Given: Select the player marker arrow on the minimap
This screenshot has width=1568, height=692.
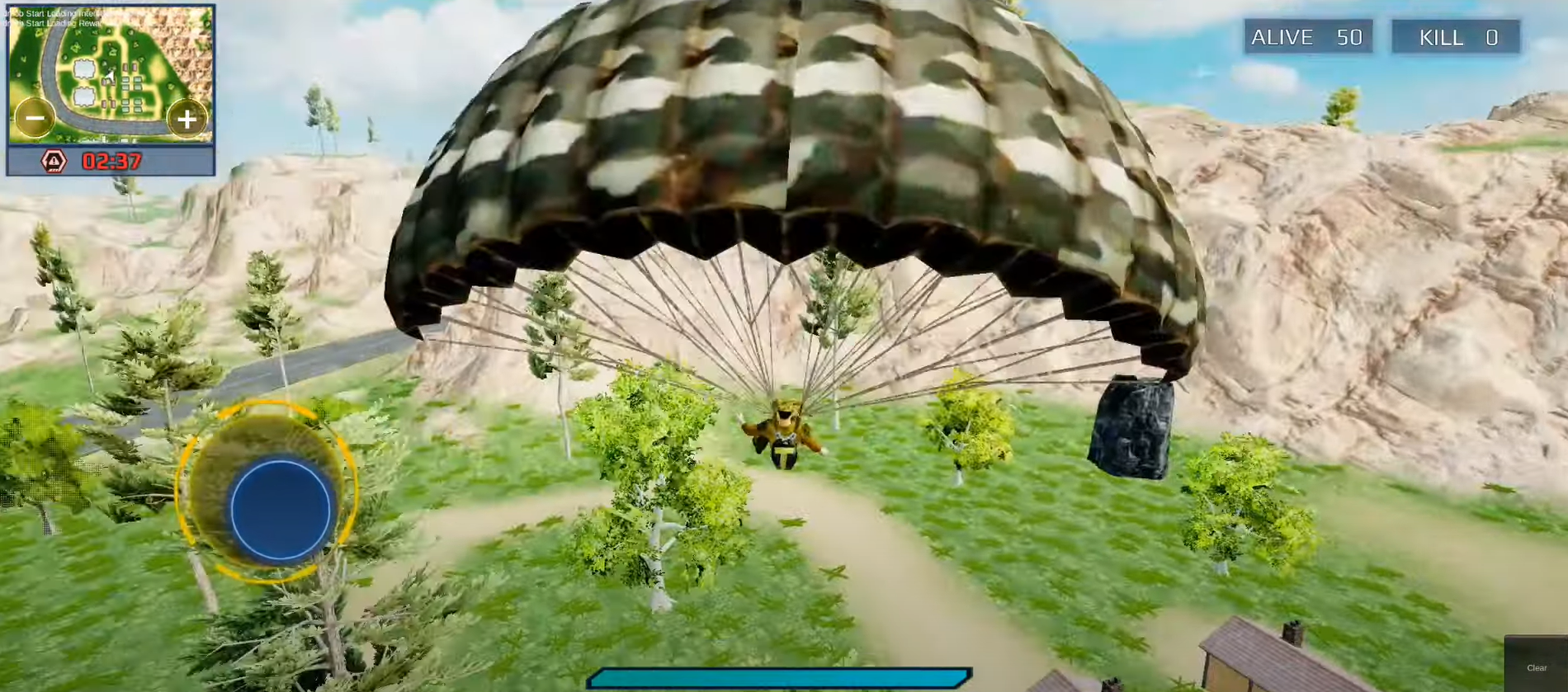Looking at the screenshot, I should click(109, 77).
